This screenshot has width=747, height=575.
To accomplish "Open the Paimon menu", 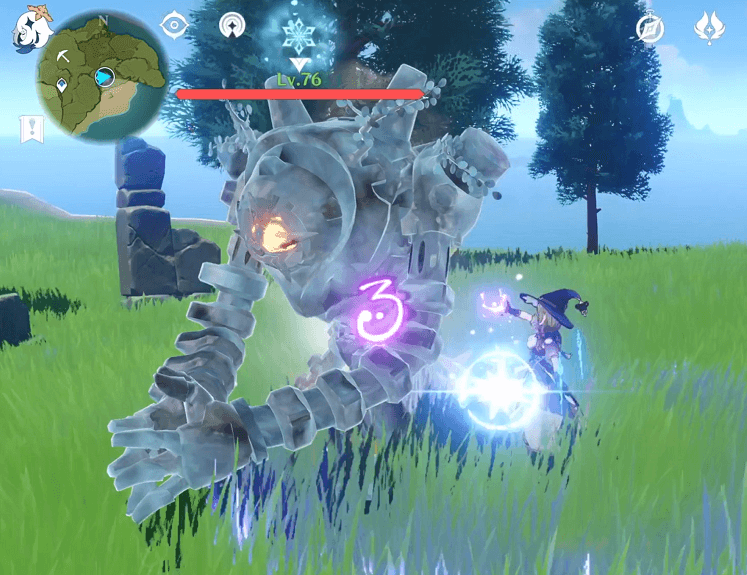I will (30, 28).
